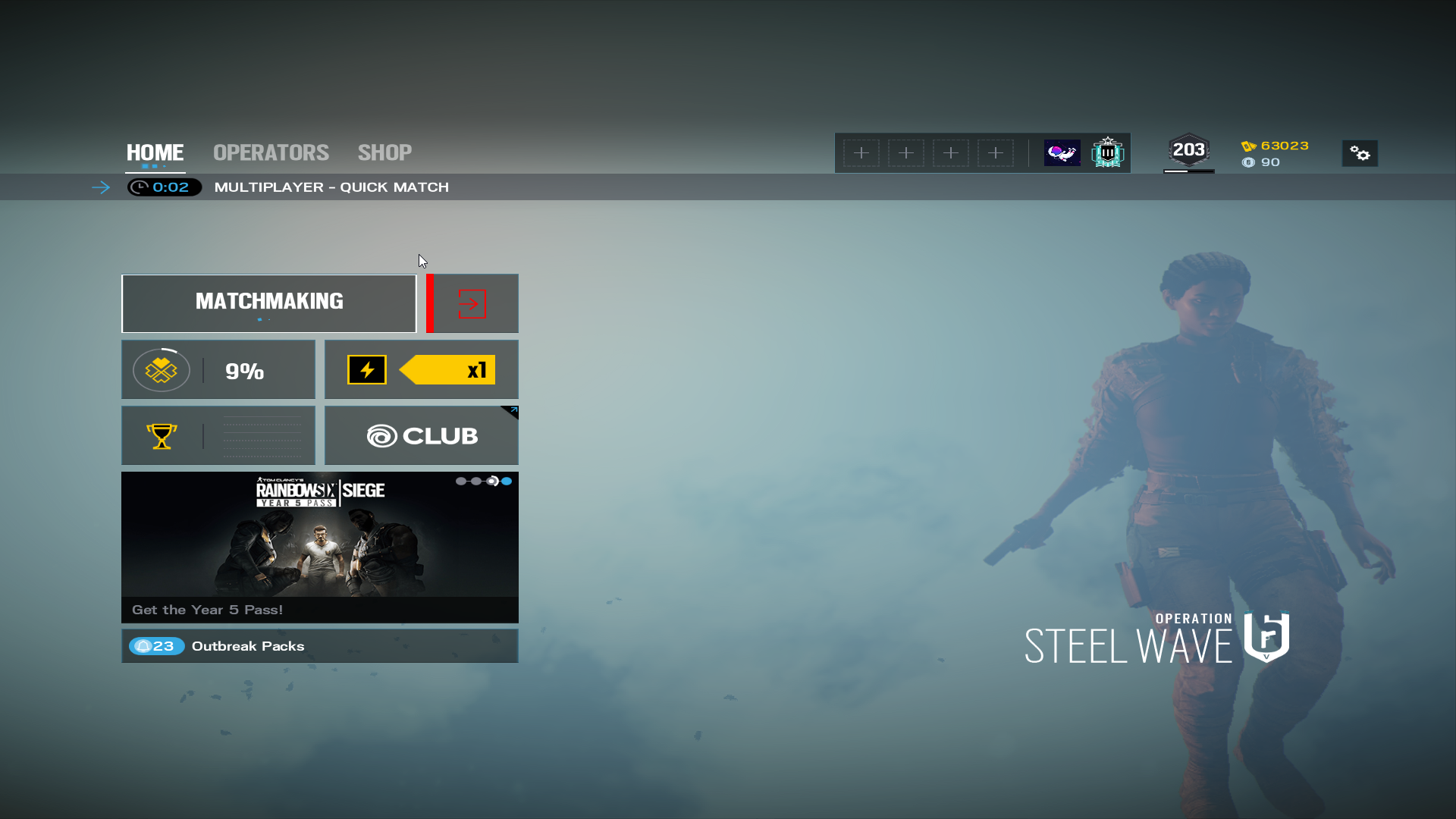Open the trophy ranking tile

[218, 435]
